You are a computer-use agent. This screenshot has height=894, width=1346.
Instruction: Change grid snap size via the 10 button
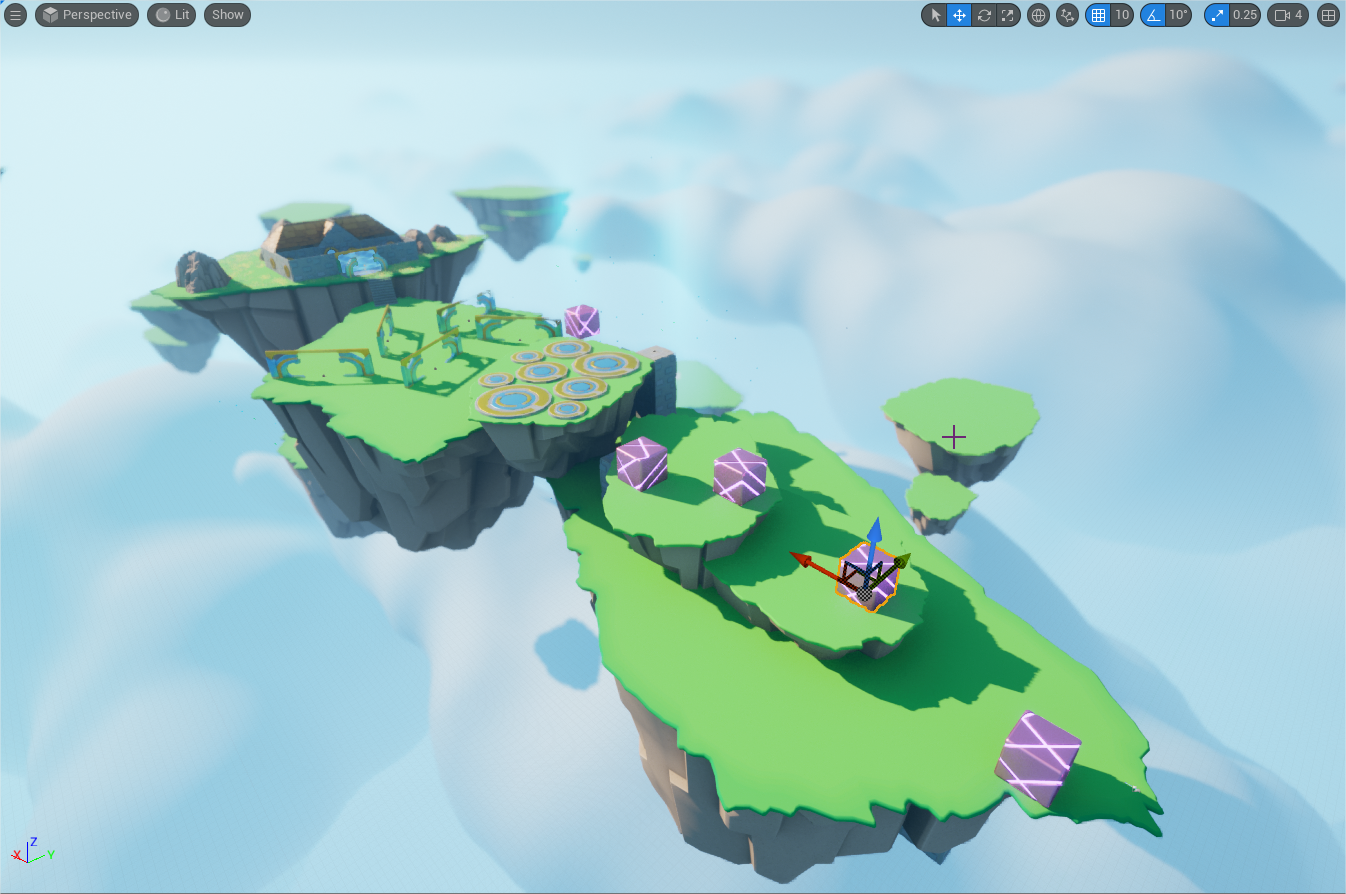(x=1122, y=15)
